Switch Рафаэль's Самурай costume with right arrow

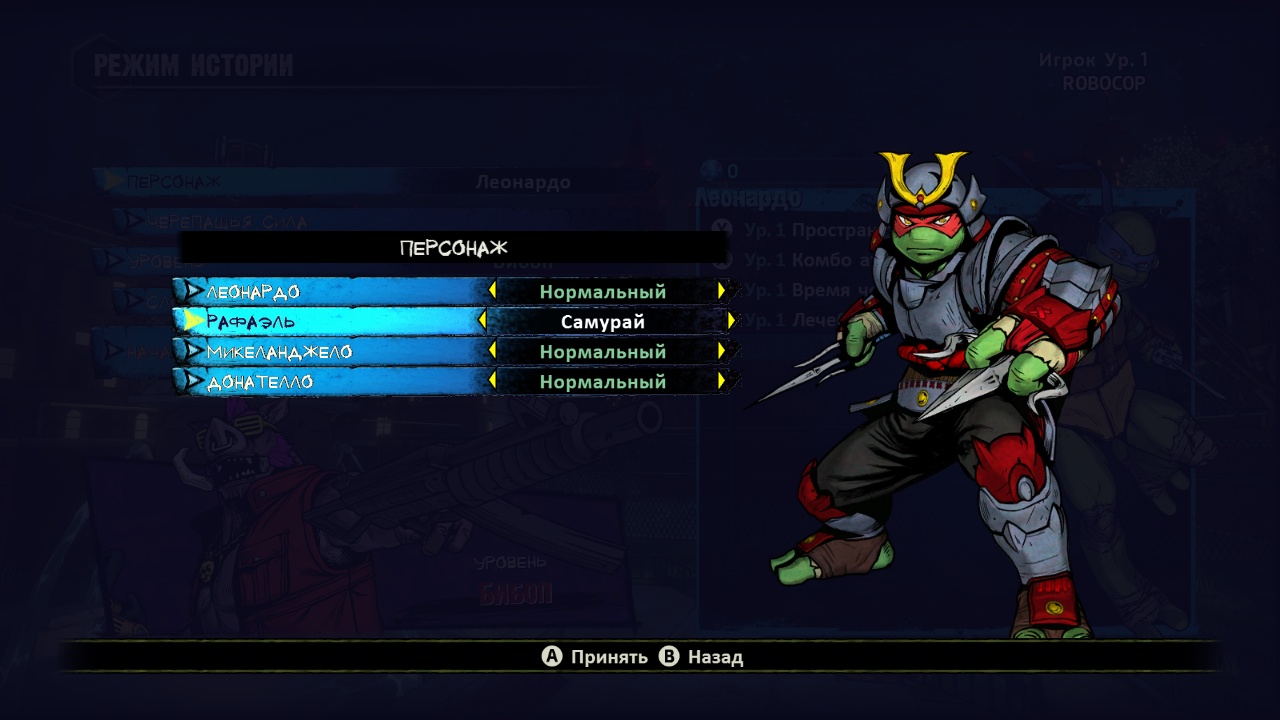[x=731, y=321]
